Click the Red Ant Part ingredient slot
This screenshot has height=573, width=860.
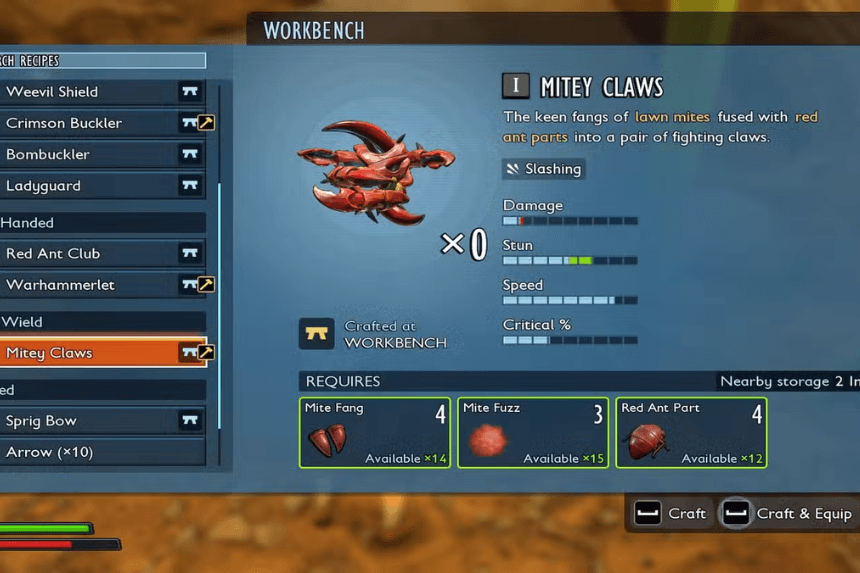tap(691, 433)
